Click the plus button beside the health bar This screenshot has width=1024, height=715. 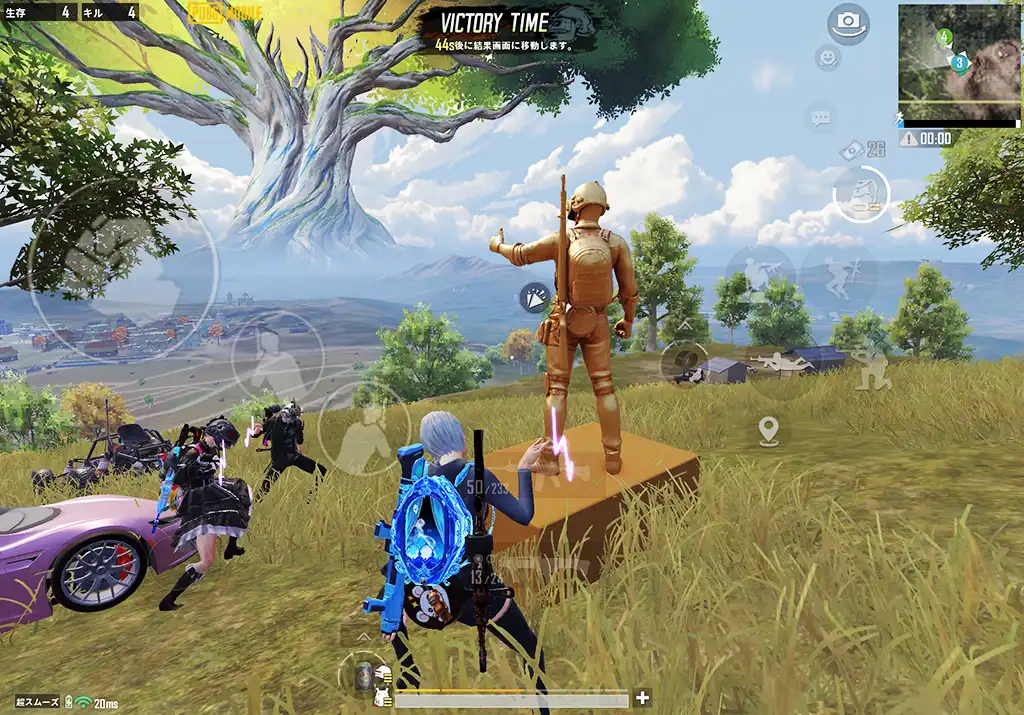click(x=642, y=698)
